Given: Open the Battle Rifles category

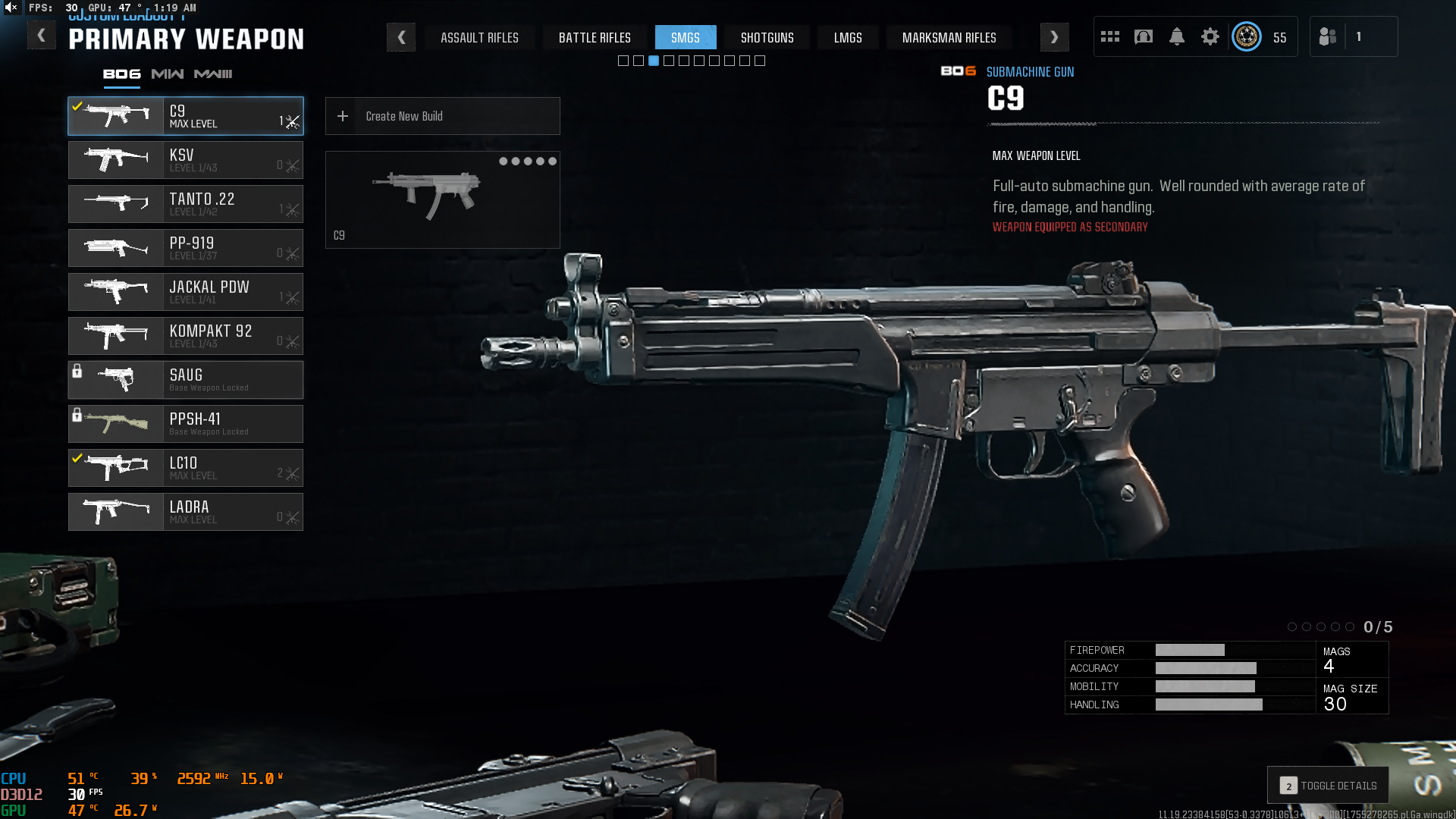Looking at the screenshot, I should click(595, 37).
